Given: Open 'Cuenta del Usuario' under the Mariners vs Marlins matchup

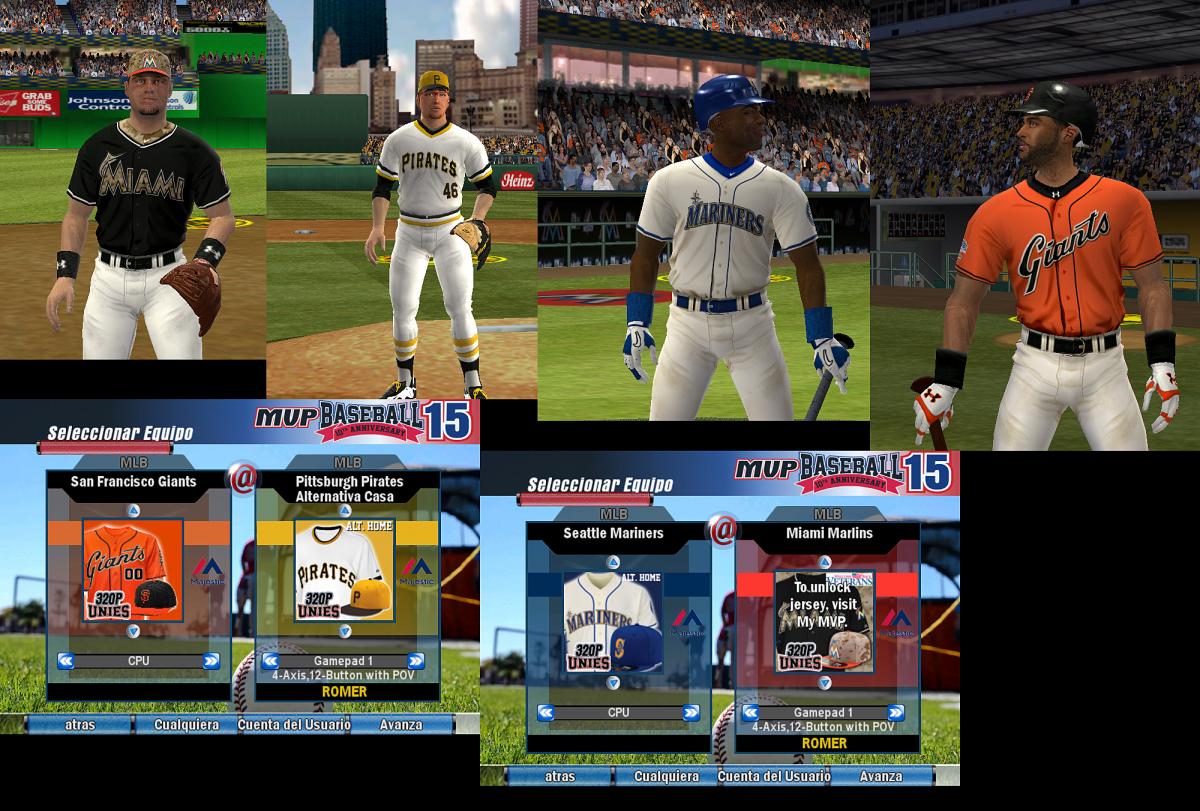Looking at the screenshot, I should point(773,776).
